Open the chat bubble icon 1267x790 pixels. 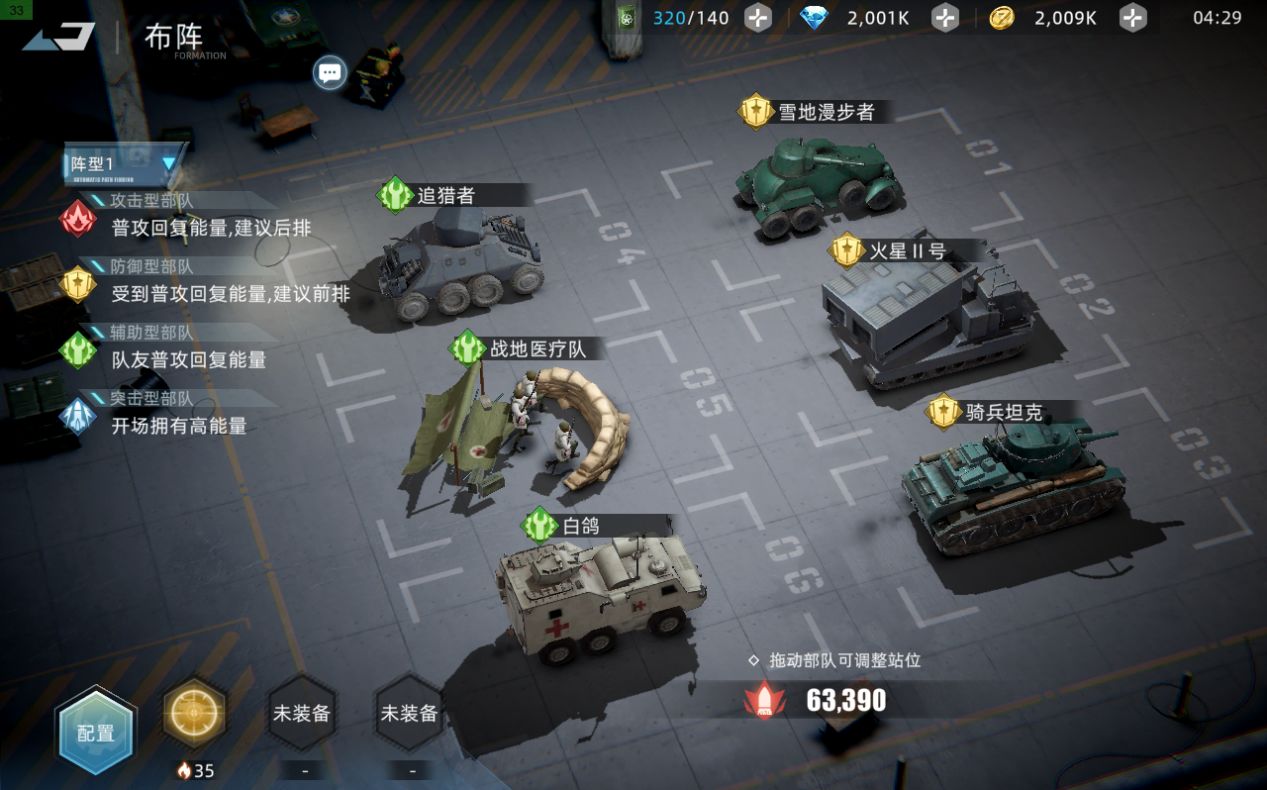[x=329, y=72]
